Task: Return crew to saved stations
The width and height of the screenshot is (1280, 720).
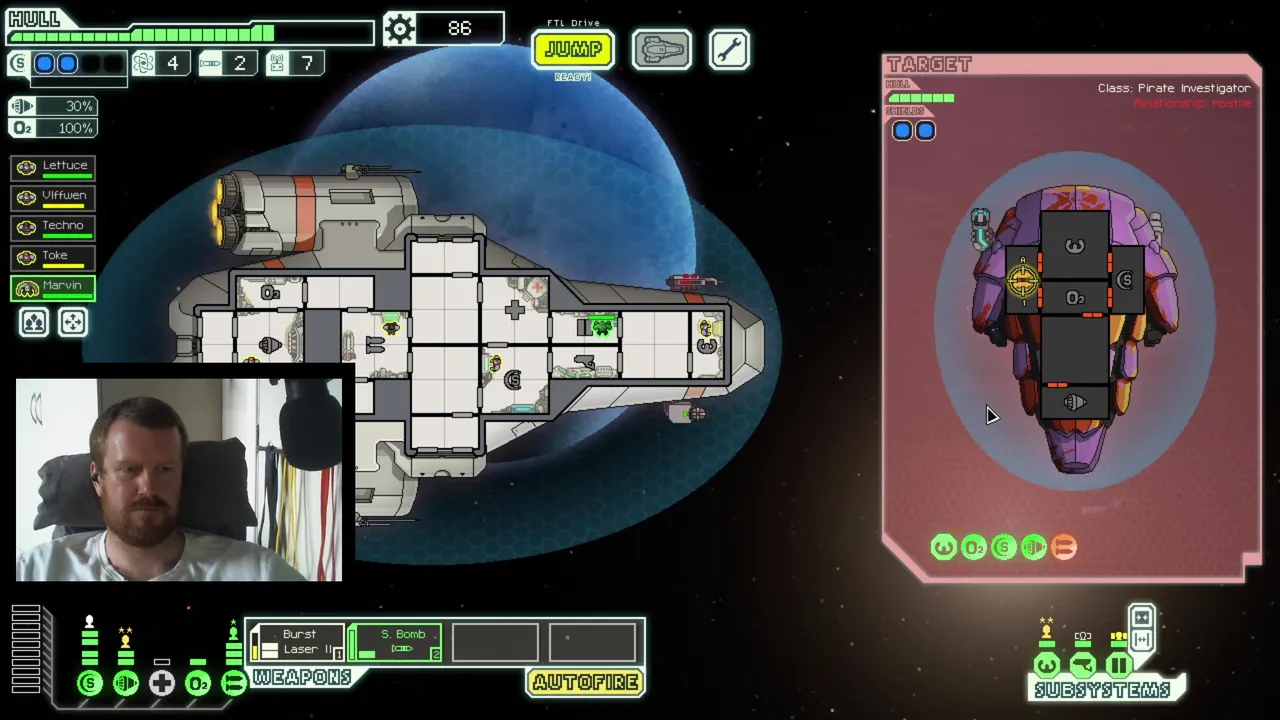Action: coord(73,322)
